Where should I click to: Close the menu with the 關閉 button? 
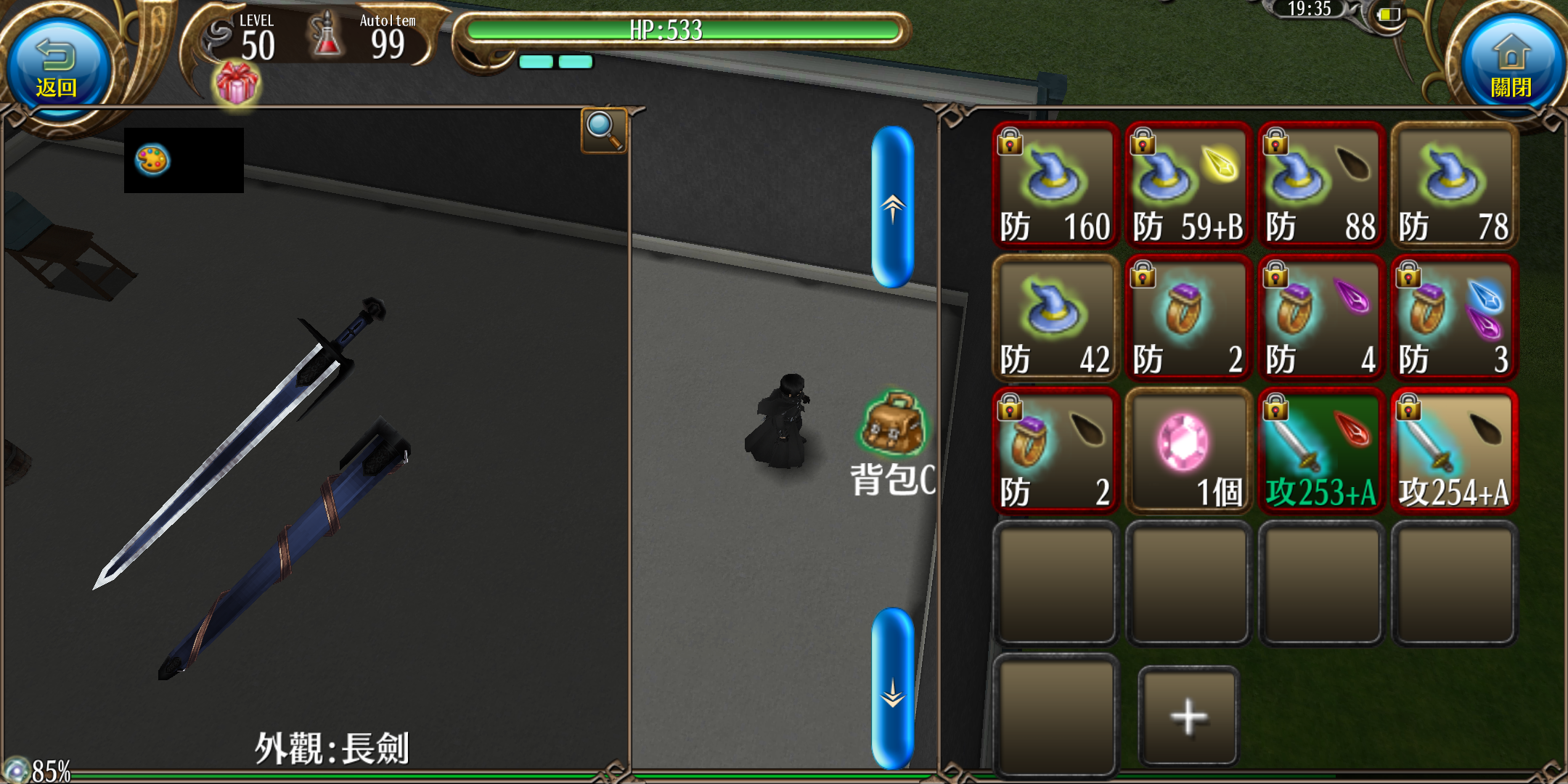click(1511, 69)
